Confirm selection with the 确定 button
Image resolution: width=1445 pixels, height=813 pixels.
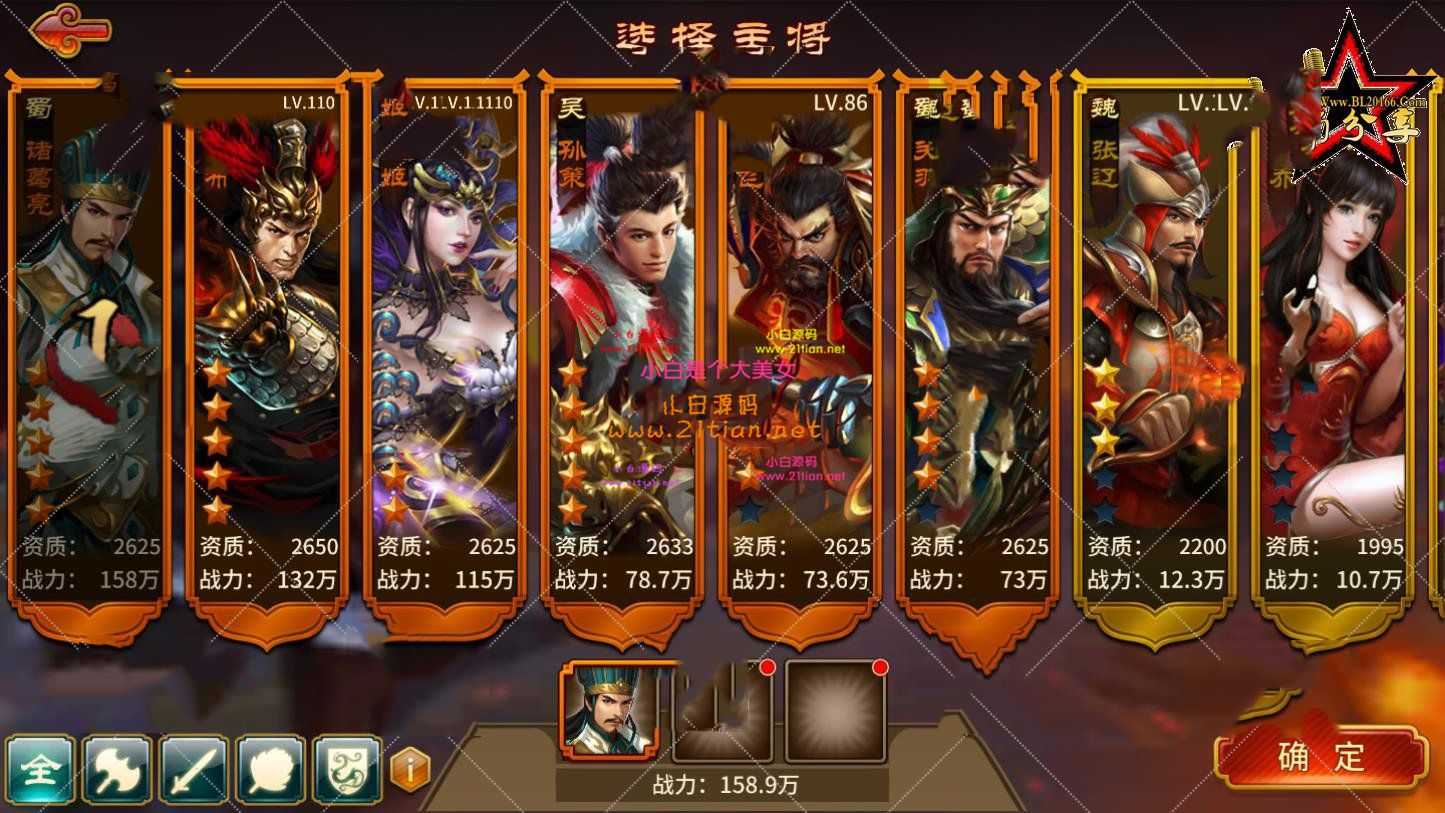point(1320,757)
